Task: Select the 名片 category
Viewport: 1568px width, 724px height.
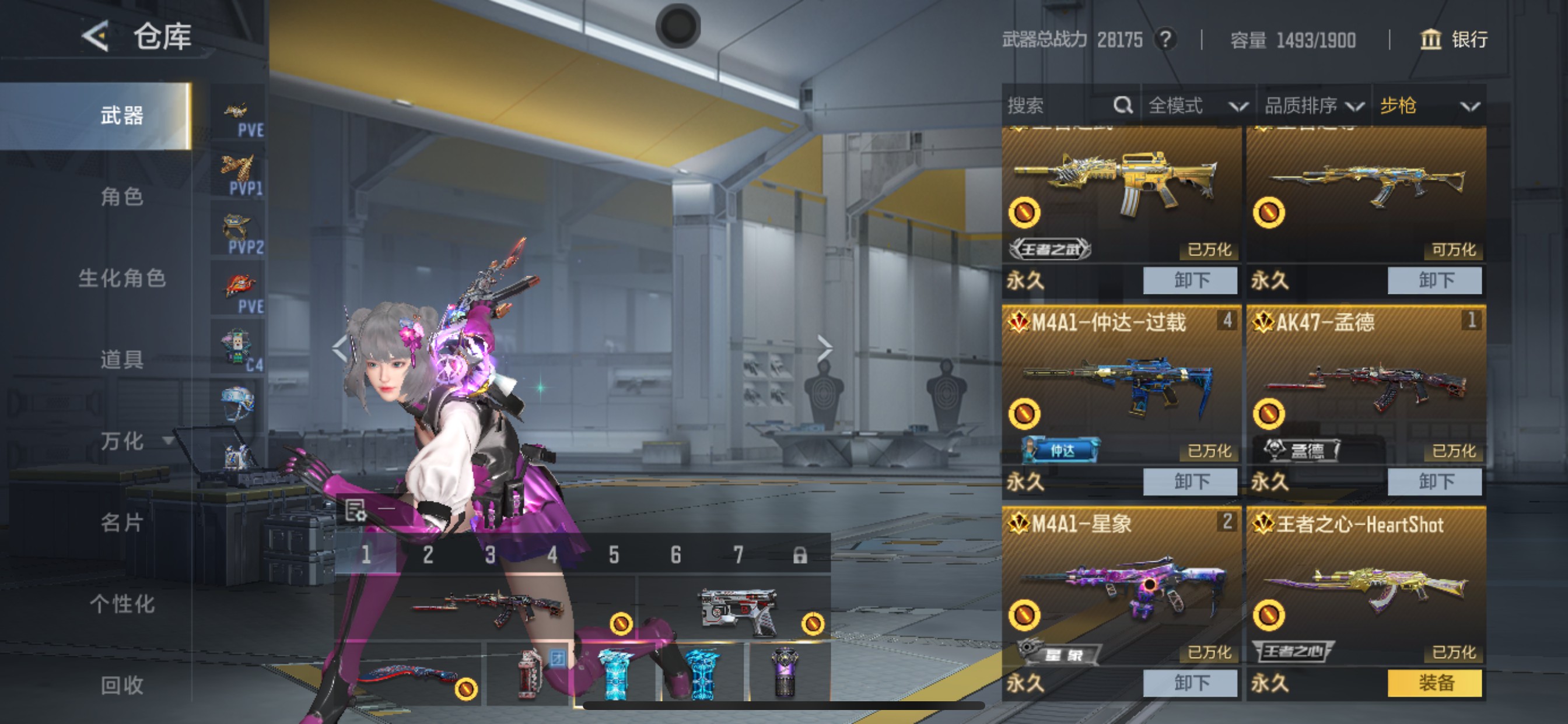Action: [x=122, y=522]
